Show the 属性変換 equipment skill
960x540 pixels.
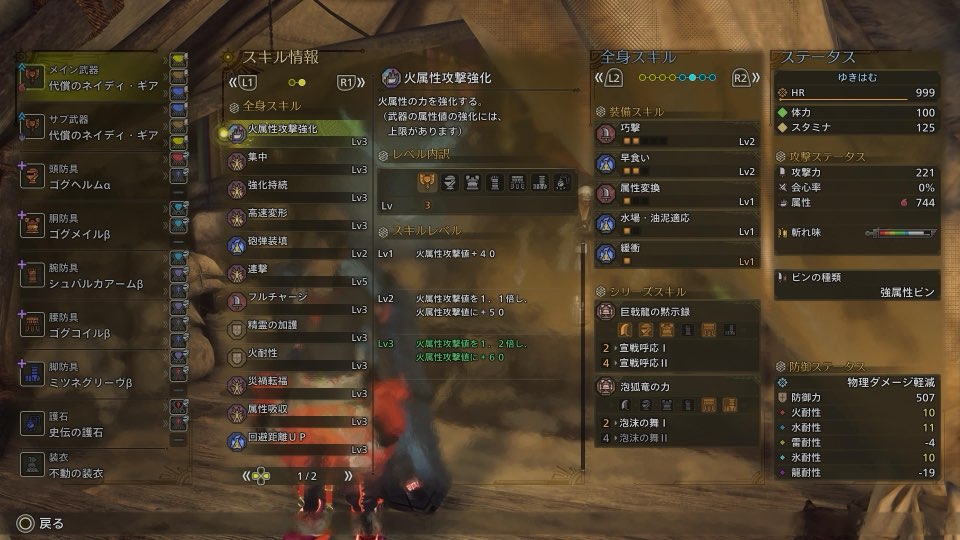pyautogui.click(x=677, y=194)
